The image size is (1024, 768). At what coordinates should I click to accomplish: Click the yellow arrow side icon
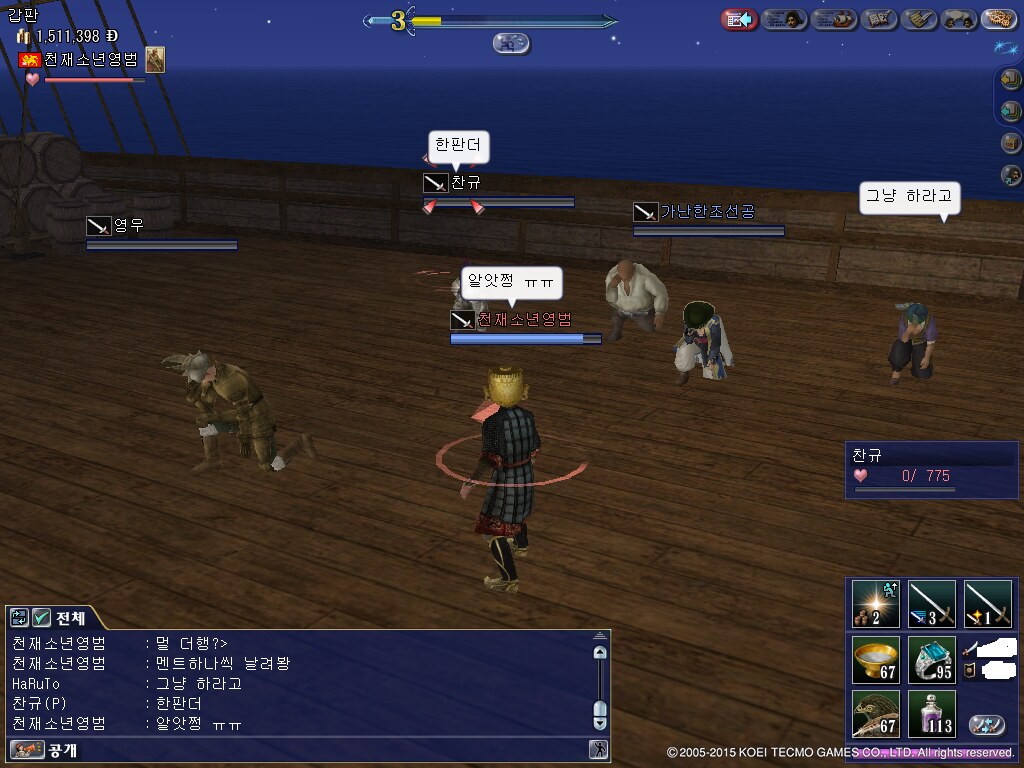tap(1011, 79)
